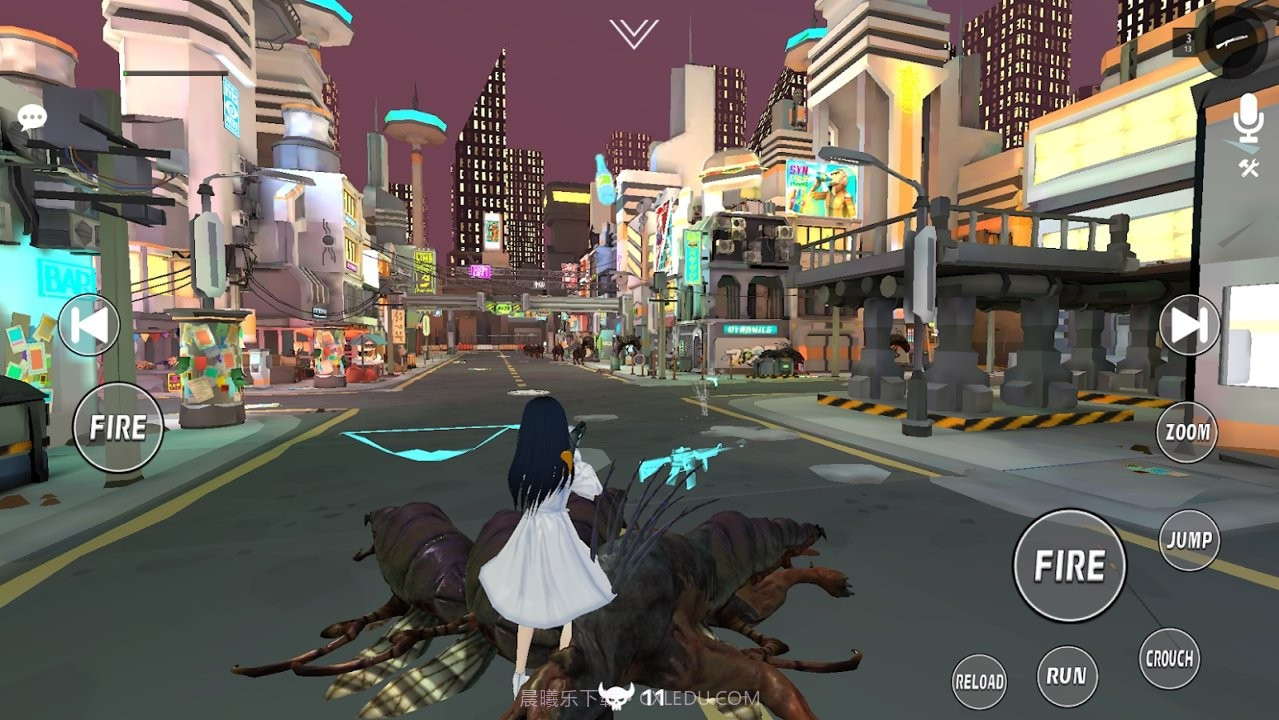The width and height of the screenshot is (1279, 720).
Task: Click the RELOAD button
Action: coord(979,682)
